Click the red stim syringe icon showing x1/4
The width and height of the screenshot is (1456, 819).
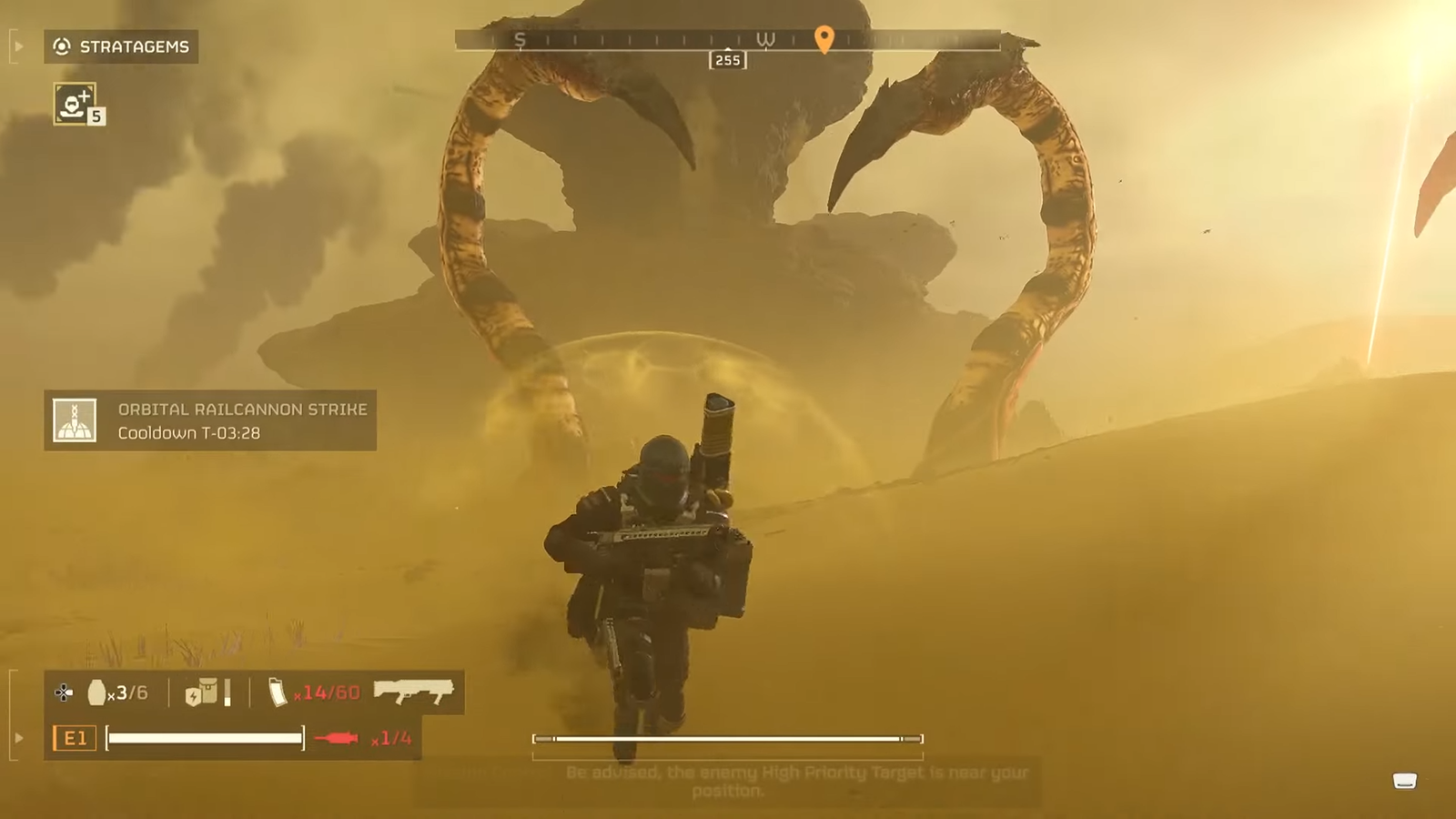pos(338,738)
